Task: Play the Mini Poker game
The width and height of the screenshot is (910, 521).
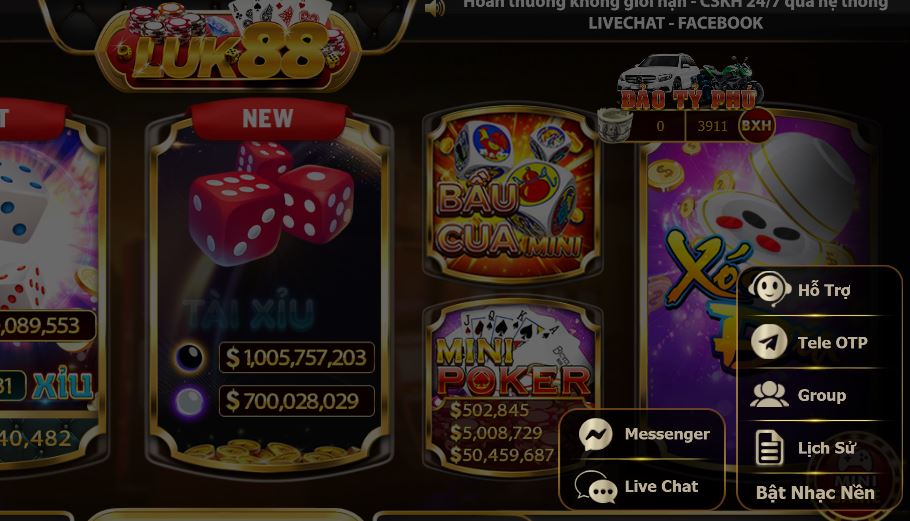Action: pyautogui.click(x=511, y=385)
